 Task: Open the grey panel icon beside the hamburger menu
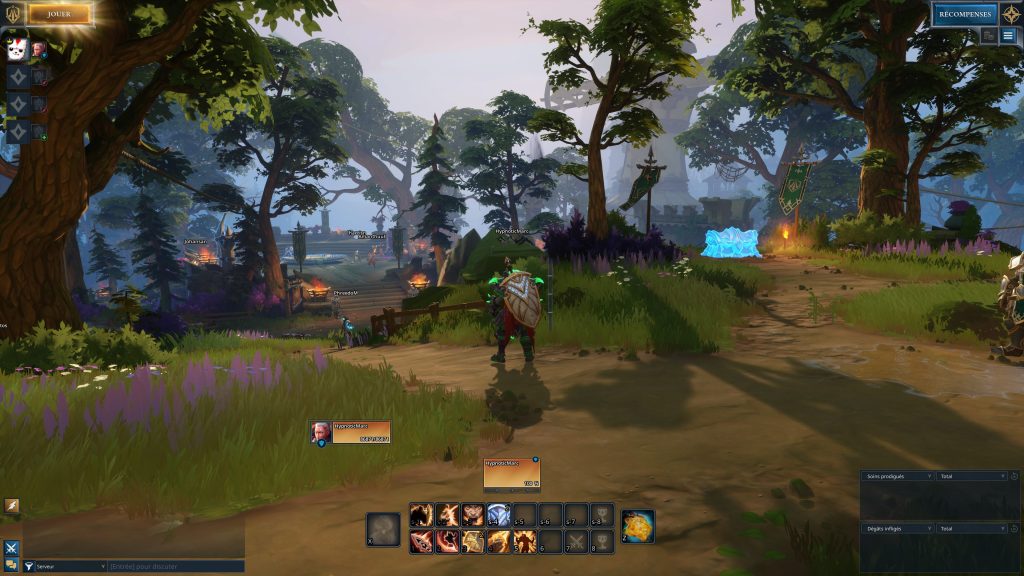click(989, 36)
